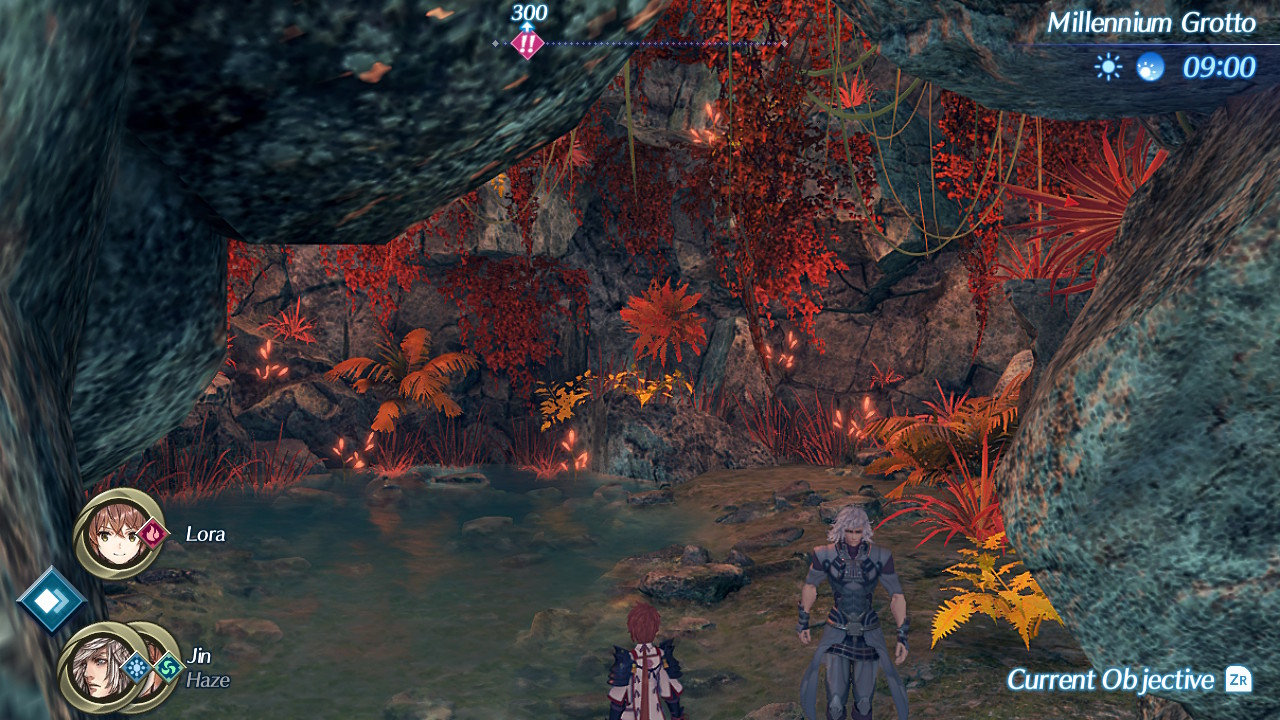The width and height of the screenshot is (1280, 720).
Task: Click the pink quest marker on the compass
Action: pyautogui.click(x=527, y=44)
